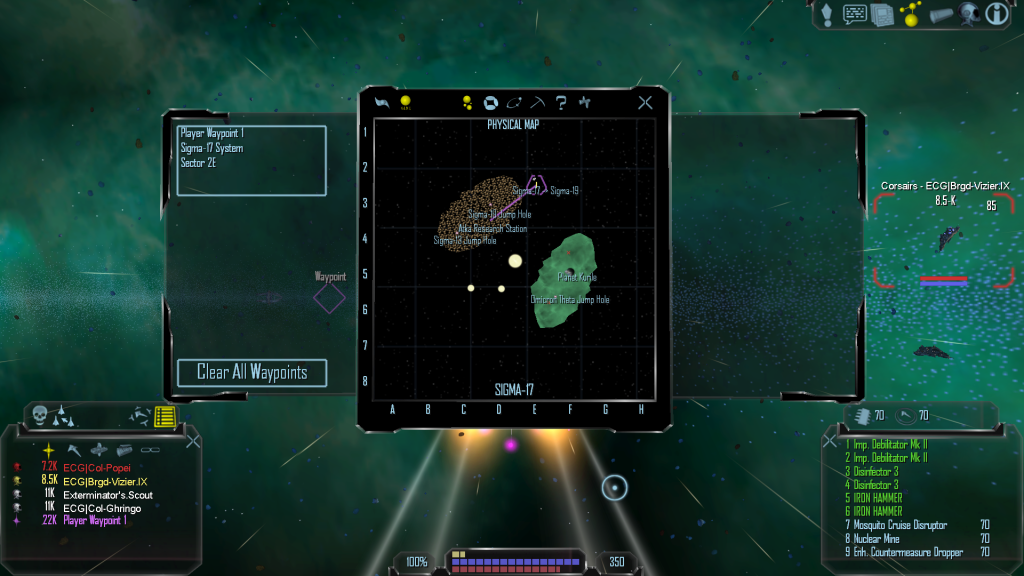Close the contact list panel
Image resolution: width=1024 pixels, height=576 pixels.
(x=193, y=440)
